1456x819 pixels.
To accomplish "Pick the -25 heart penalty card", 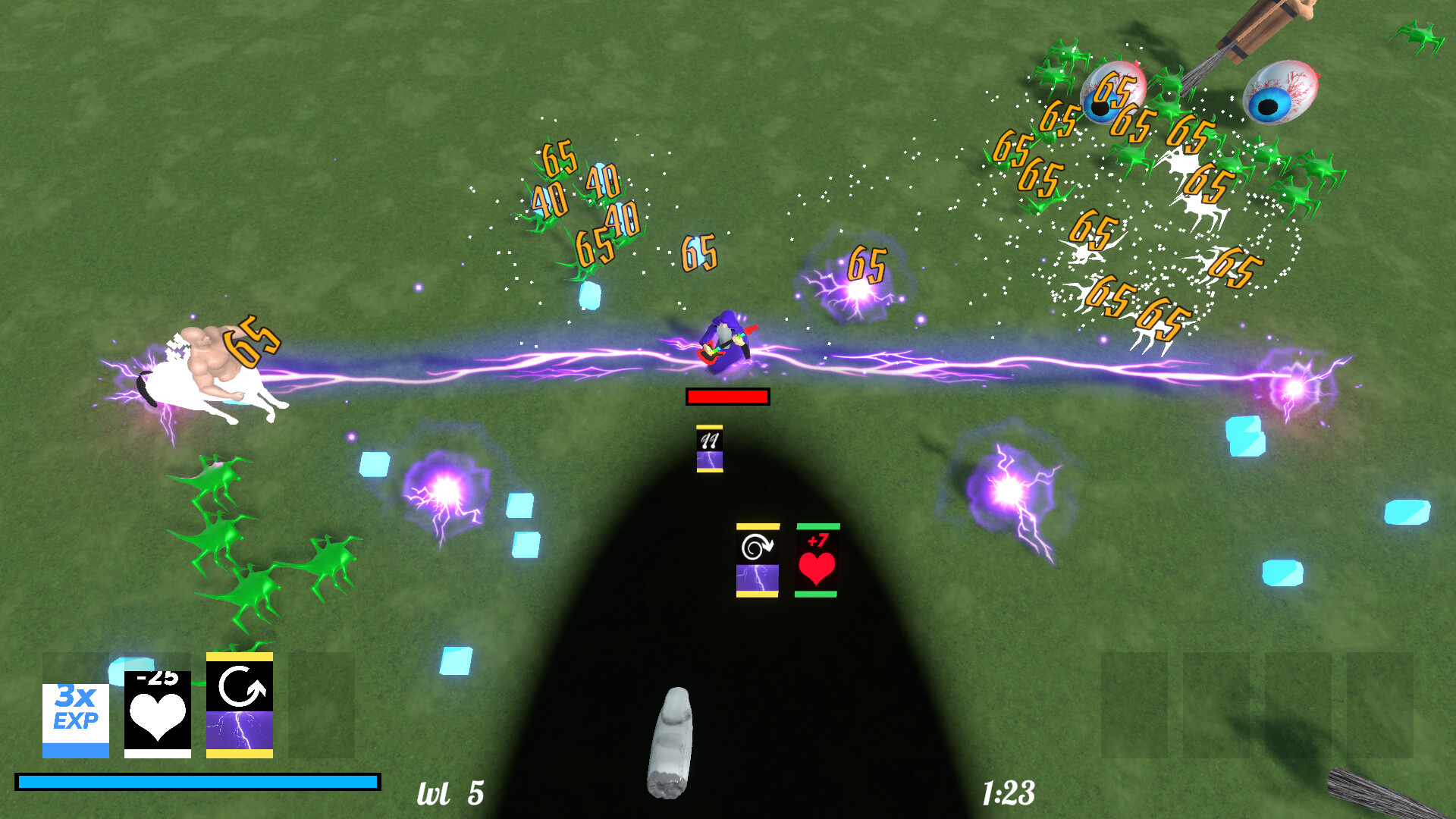I will tap(157, 716).
